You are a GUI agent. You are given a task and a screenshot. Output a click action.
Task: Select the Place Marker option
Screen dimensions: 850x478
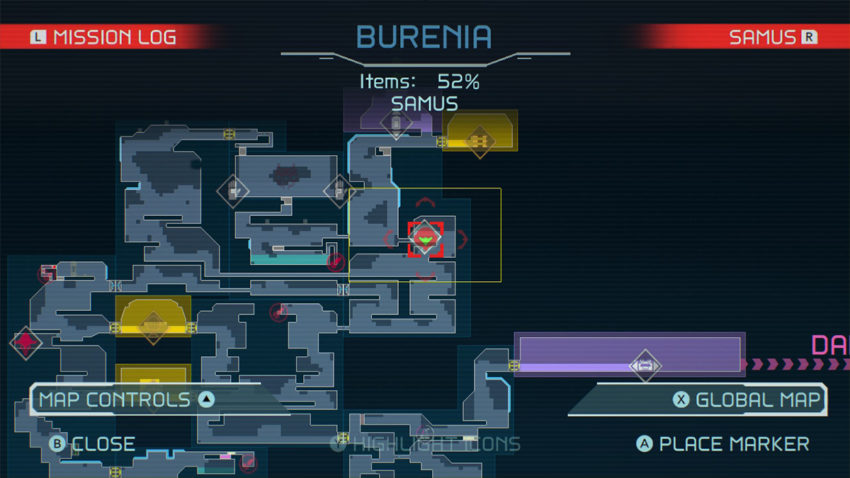click(x=723, y=443)
